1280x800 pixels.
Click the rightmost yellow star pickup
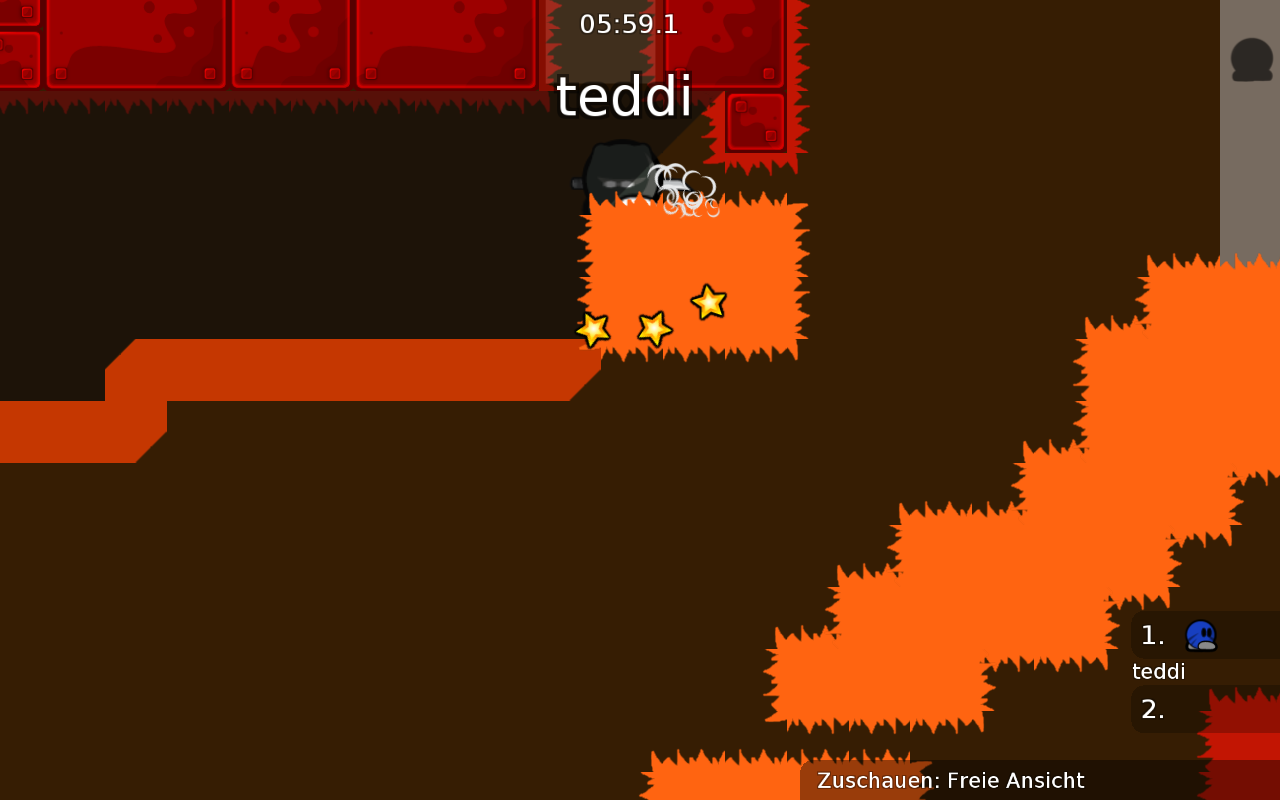708,304
